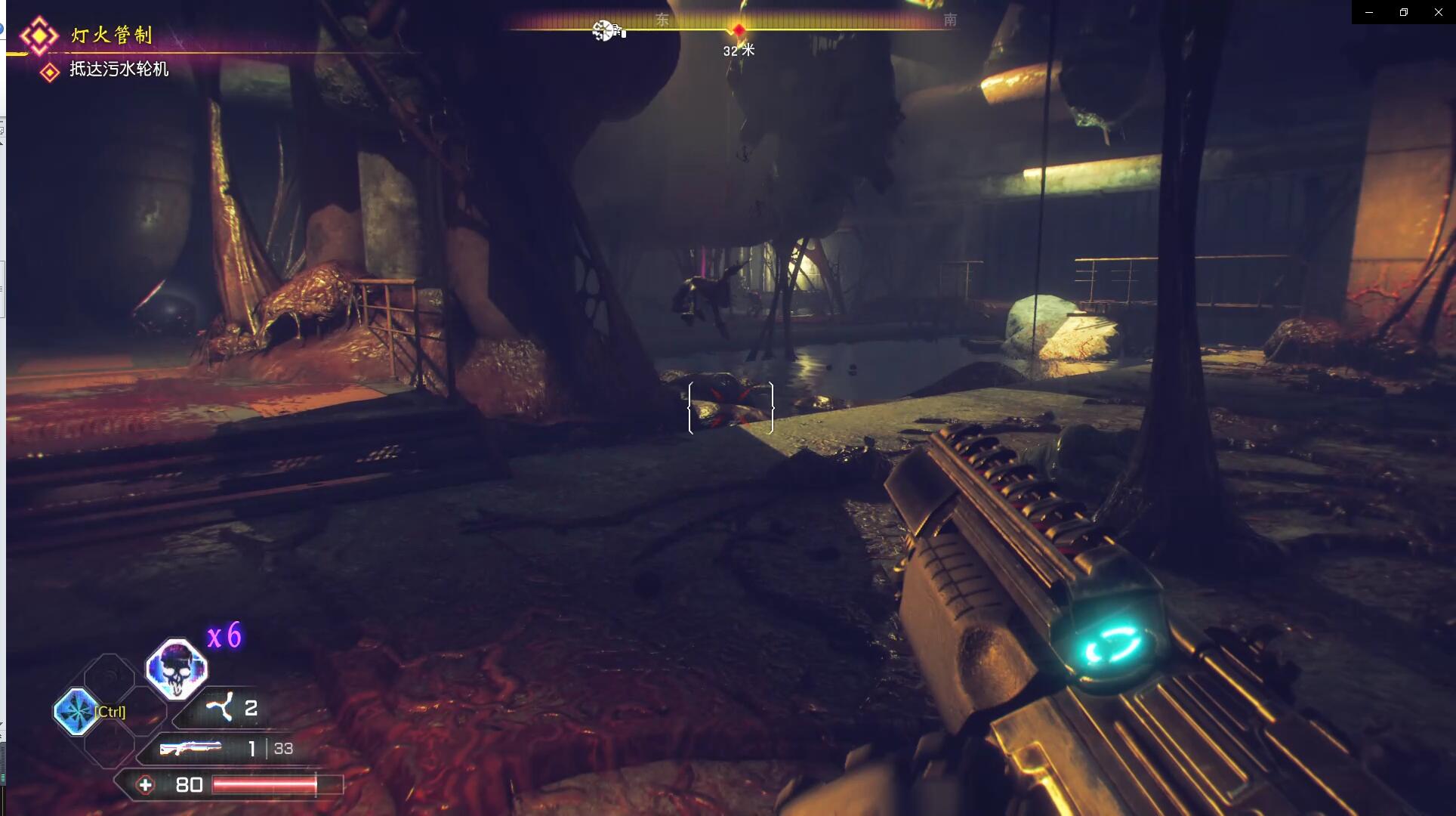This screenshot has height=816, width=1456.
Task: Click the health infusion plus icon
Action: point(145,785)
